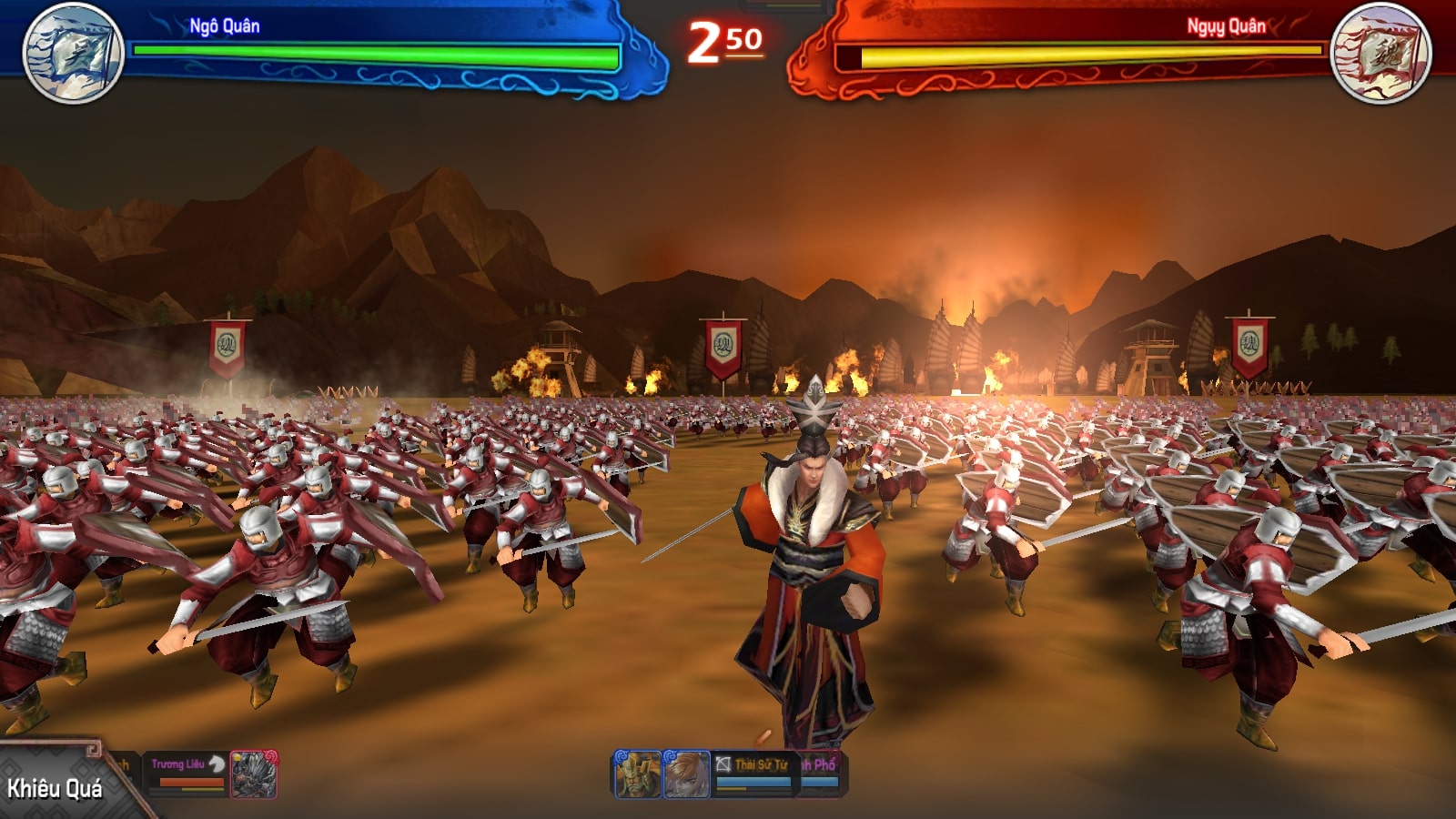
Task: Select the Thái Sử Từ unit plate
Action: (753, 772)
